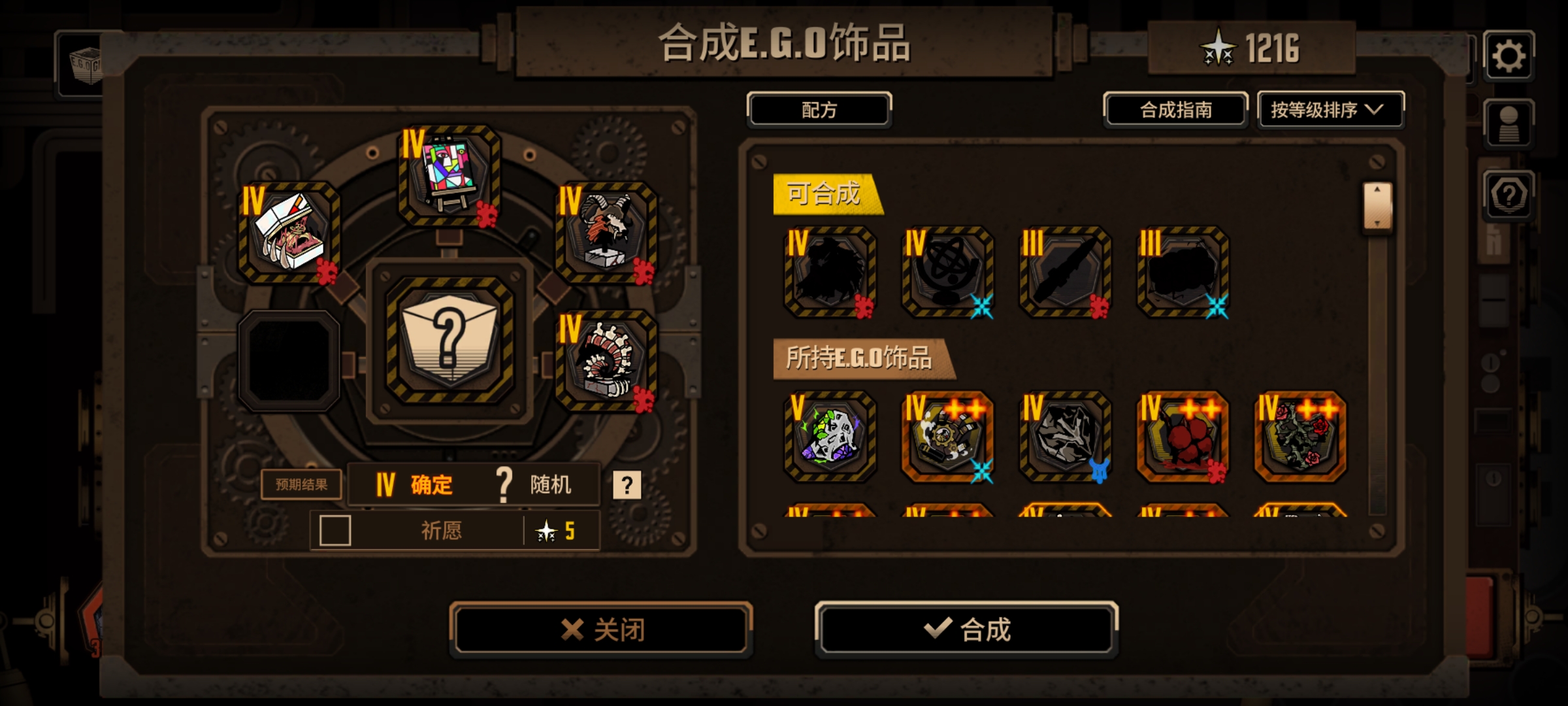Select the V-rank green skull gift thumbnail
Viewport: 1568px width, 706px height.
828,437
